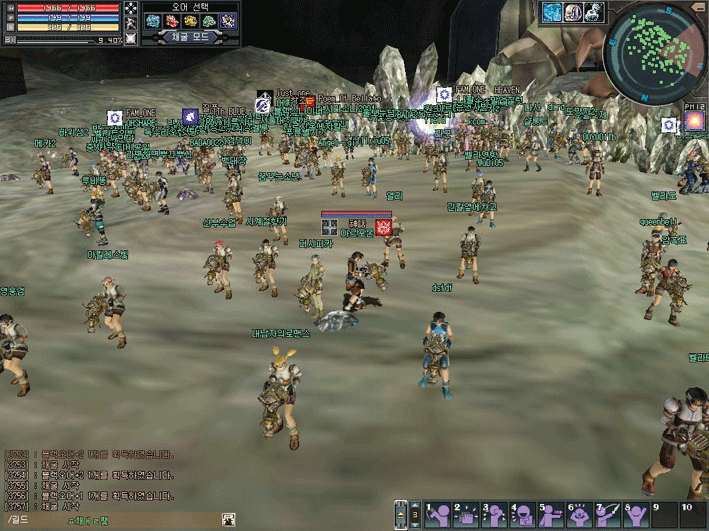
Task: Select the red ore in ore selection
Action: pyautogui.click(x=172, y=20)
